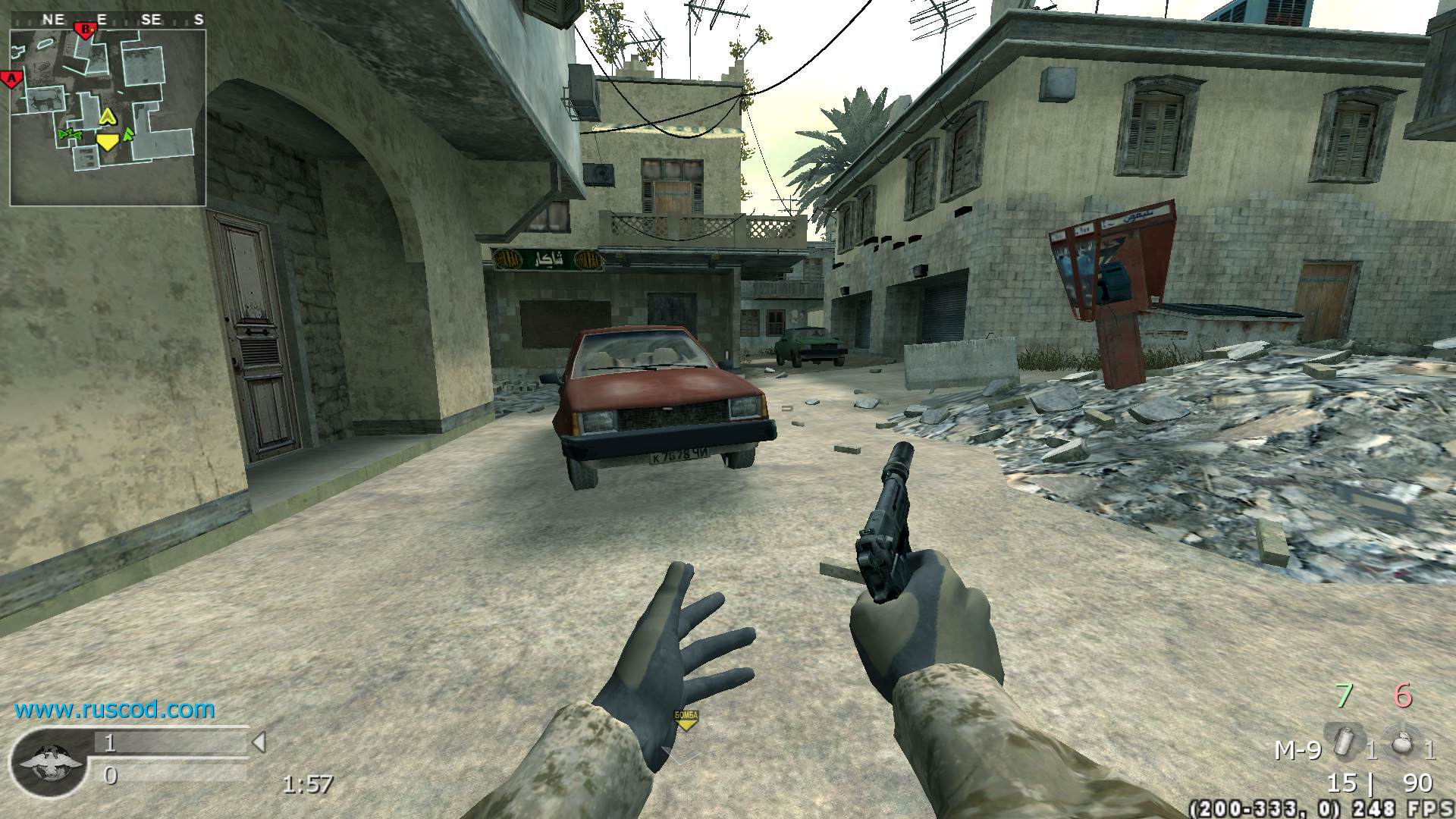Screen dimensions: 1456x819
Task: Click the green teammate arrows on minimap
Action: (x=71, y=133)
